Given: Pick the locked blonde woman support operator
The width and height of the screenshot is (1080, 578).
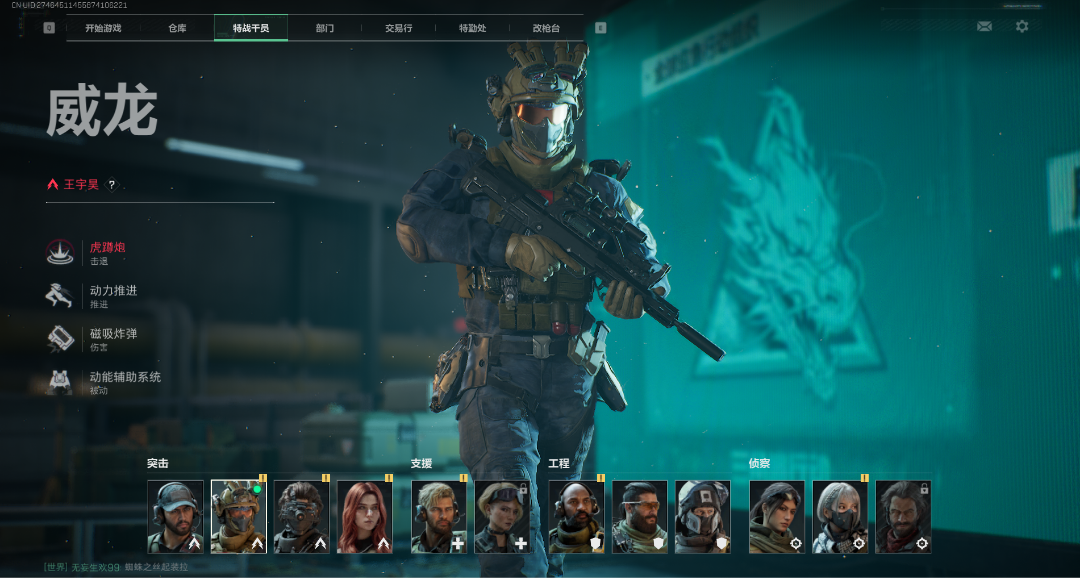Looking at the screenshot, I should (502, 516).
